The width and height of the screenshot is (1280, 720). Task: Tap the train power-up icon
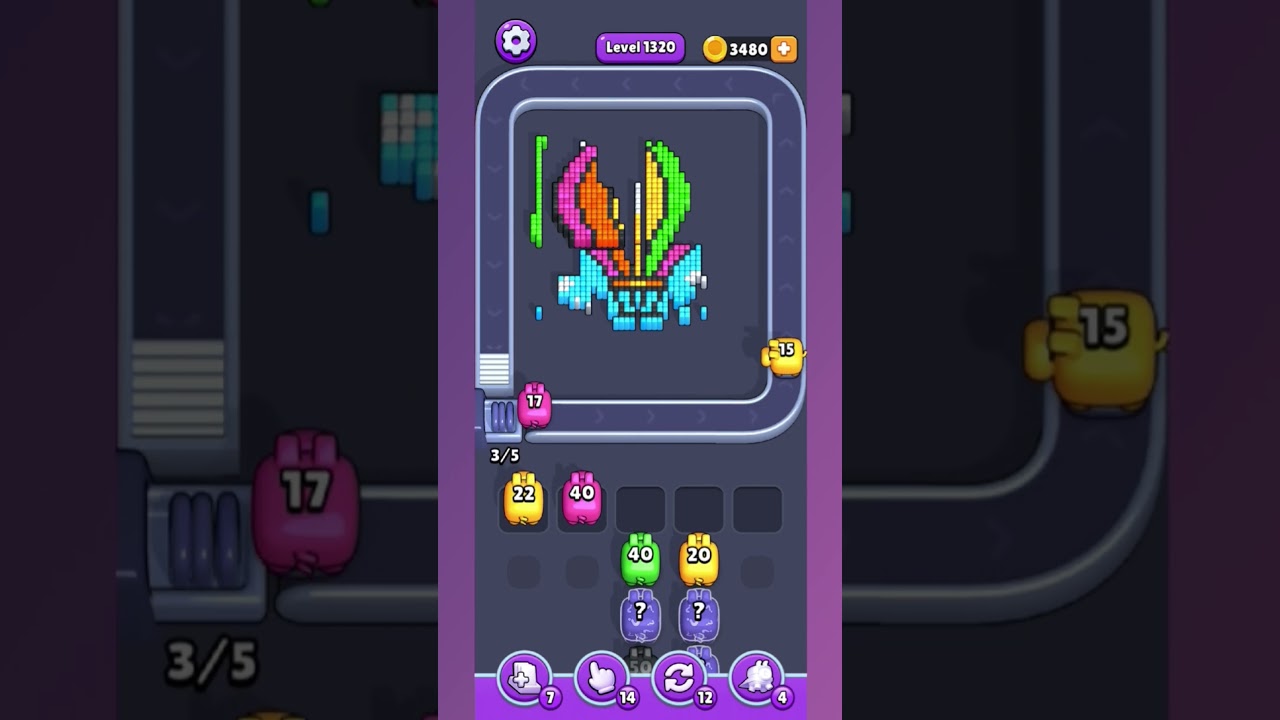[757, 679]
